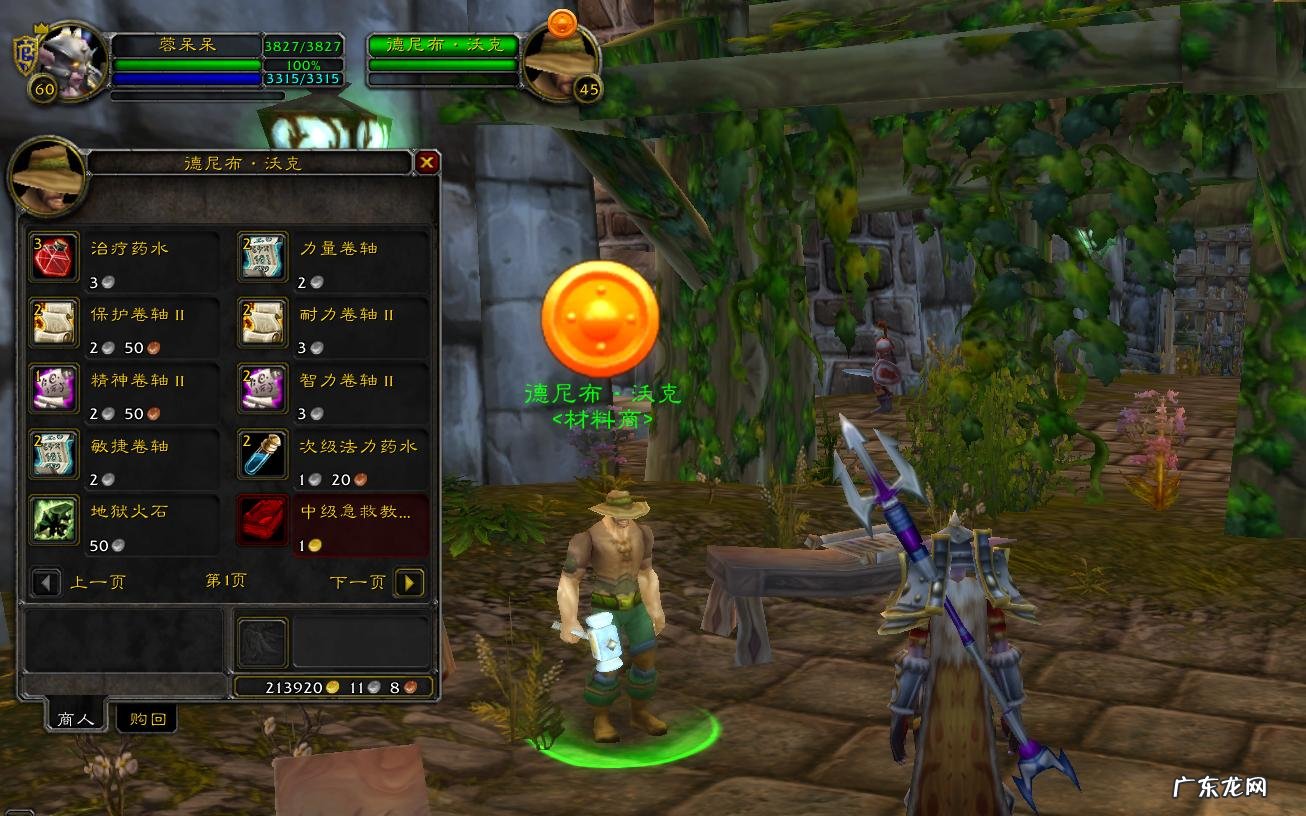This screenshot has width=1306, height=816.
Task: Select the 保护卷轴 II item
Action: tap(53, 323)
